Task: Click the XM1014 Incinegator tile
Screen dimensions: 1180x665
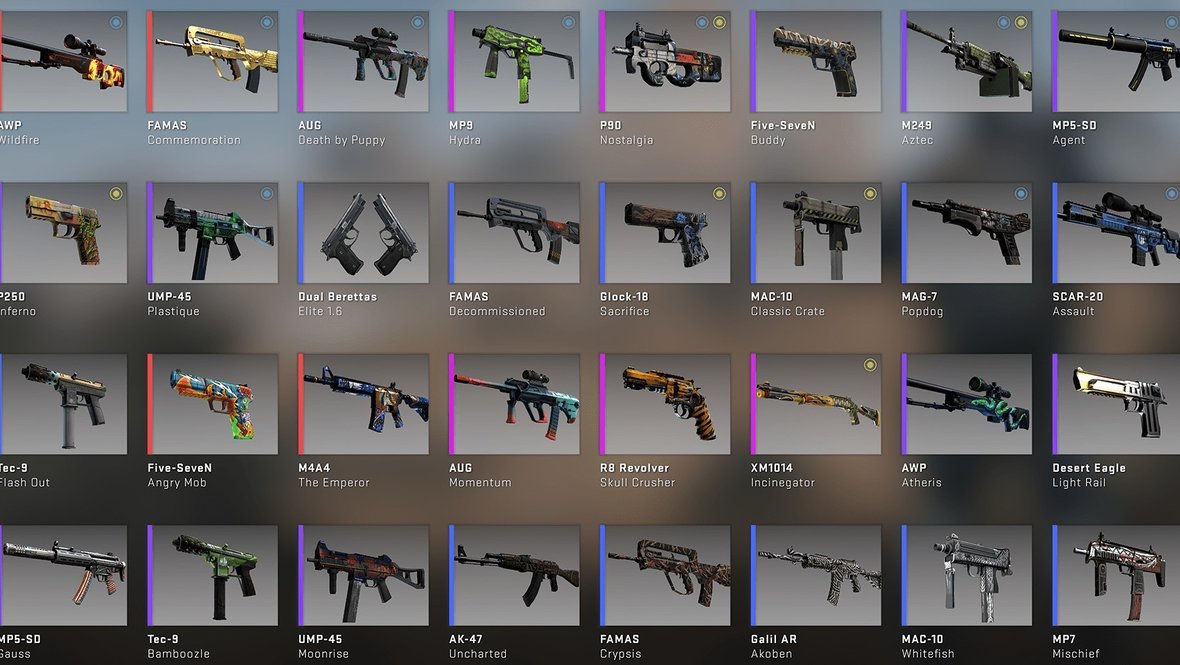Action: (x=817, y=404)
